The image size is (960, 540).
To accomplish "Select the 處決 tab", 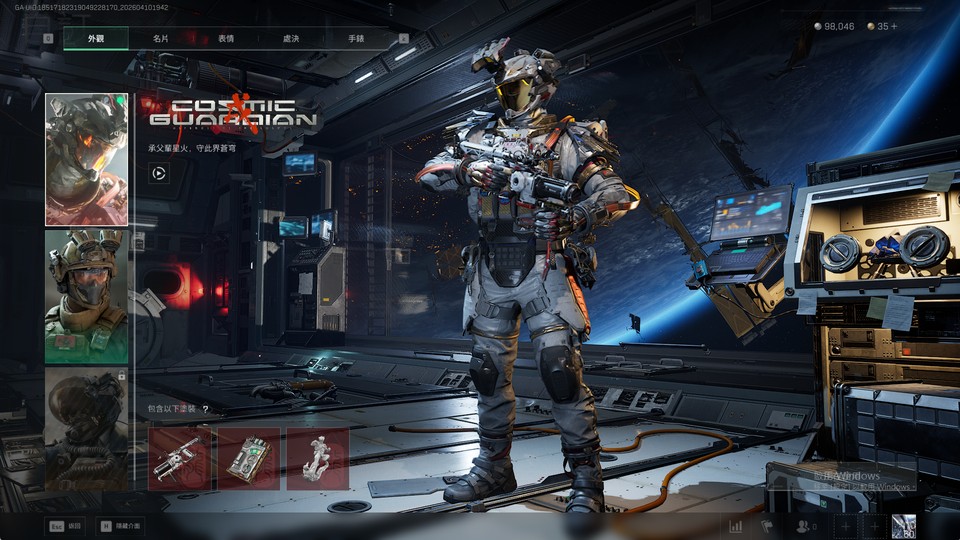I will [291, 38].
